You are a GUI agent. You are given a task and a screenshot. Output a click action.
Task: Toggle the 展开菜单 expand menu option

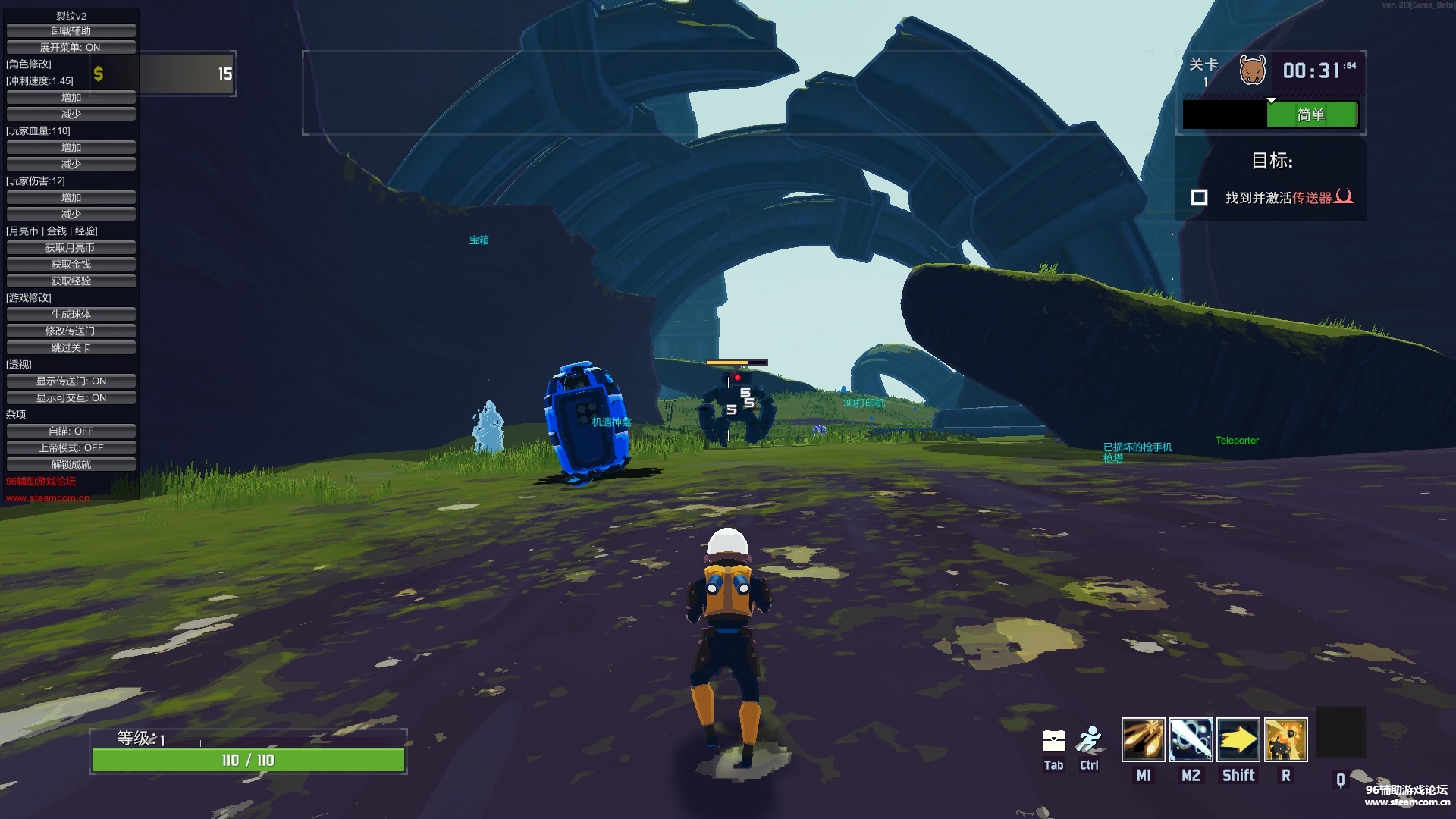tap(71, 48)
